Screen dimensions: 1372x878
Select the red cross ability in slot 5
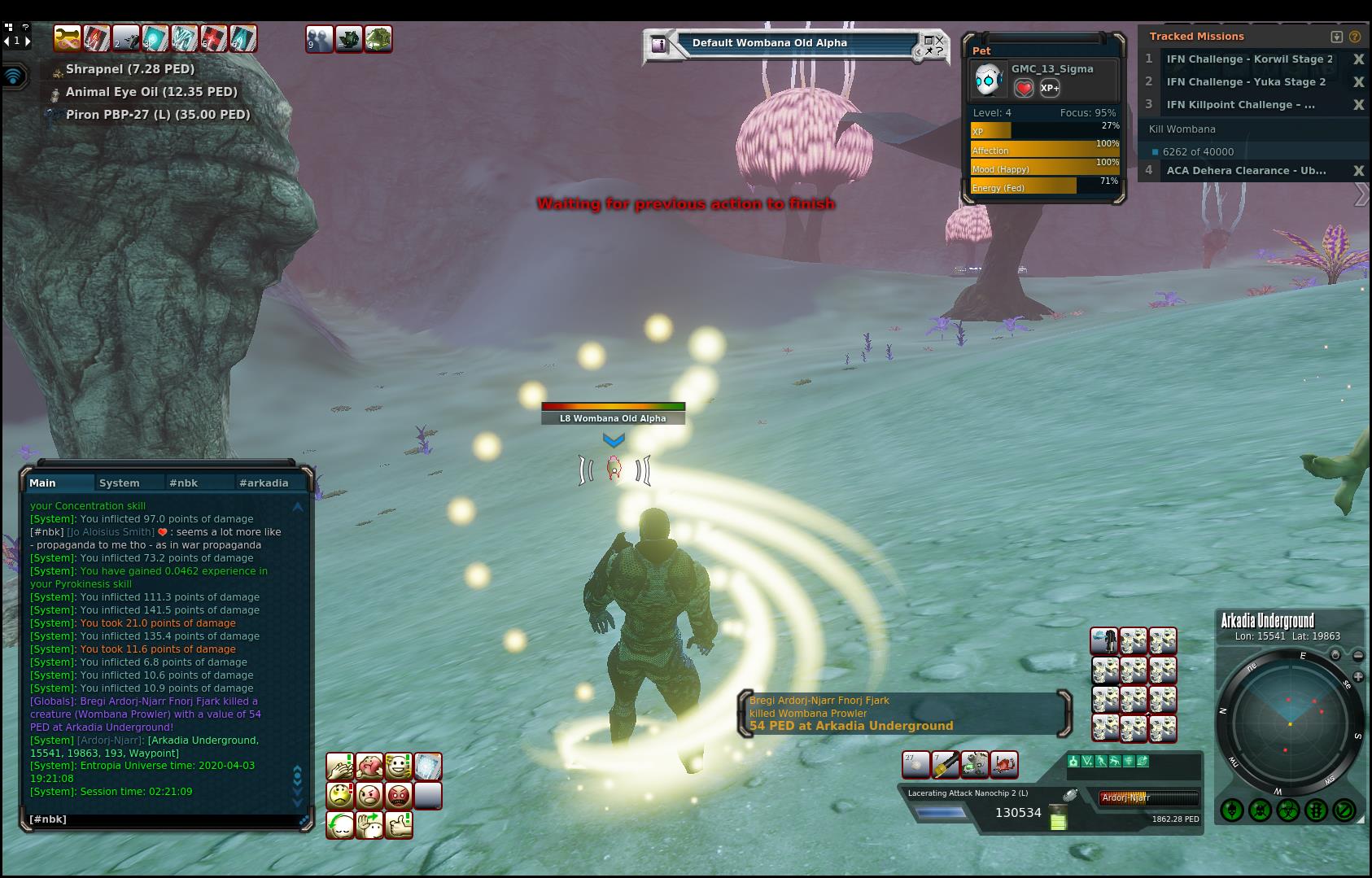pyautogui.click(x=213, y=38)
